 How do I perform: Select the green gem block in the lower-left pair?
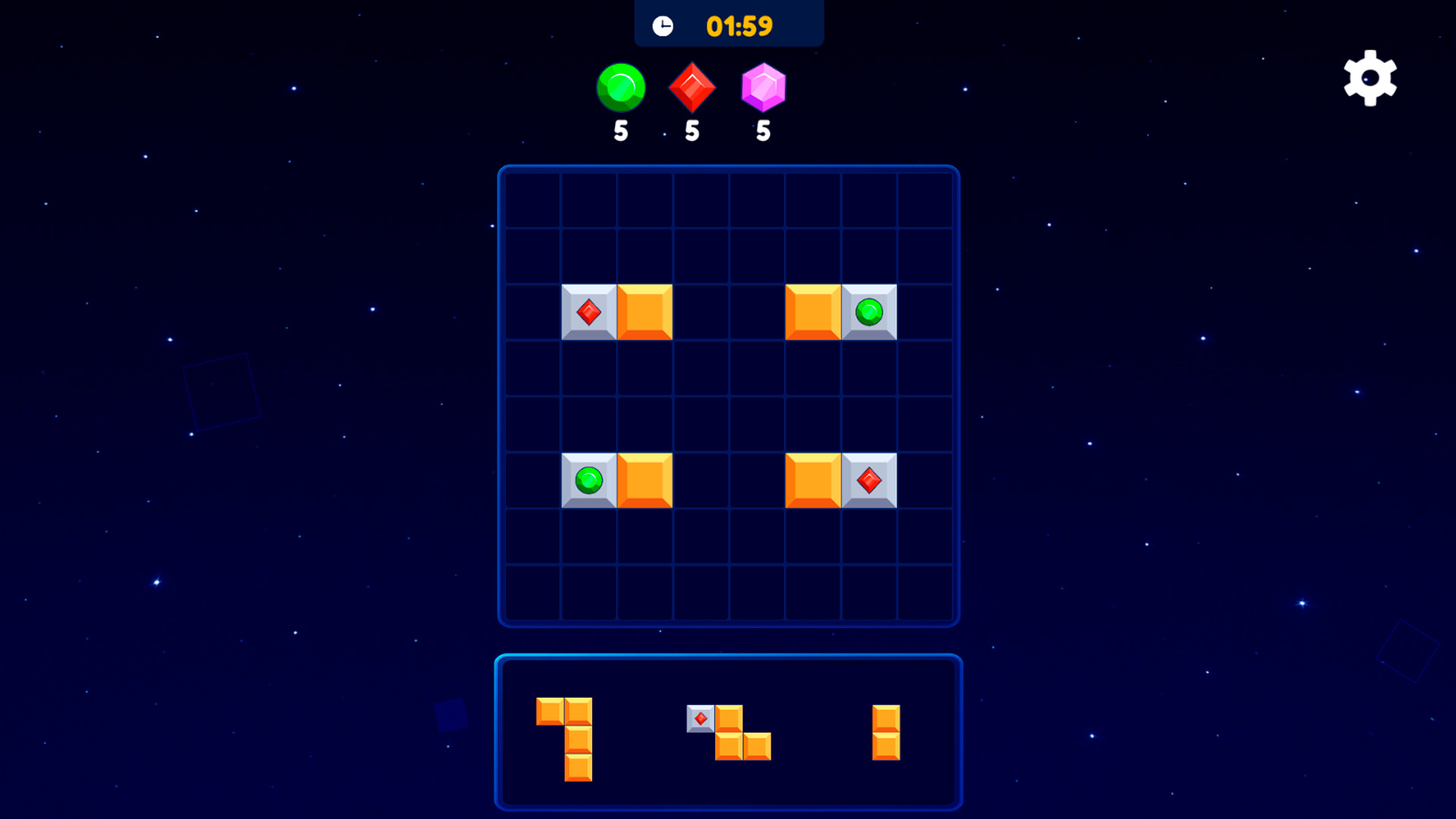coord(589,479)
